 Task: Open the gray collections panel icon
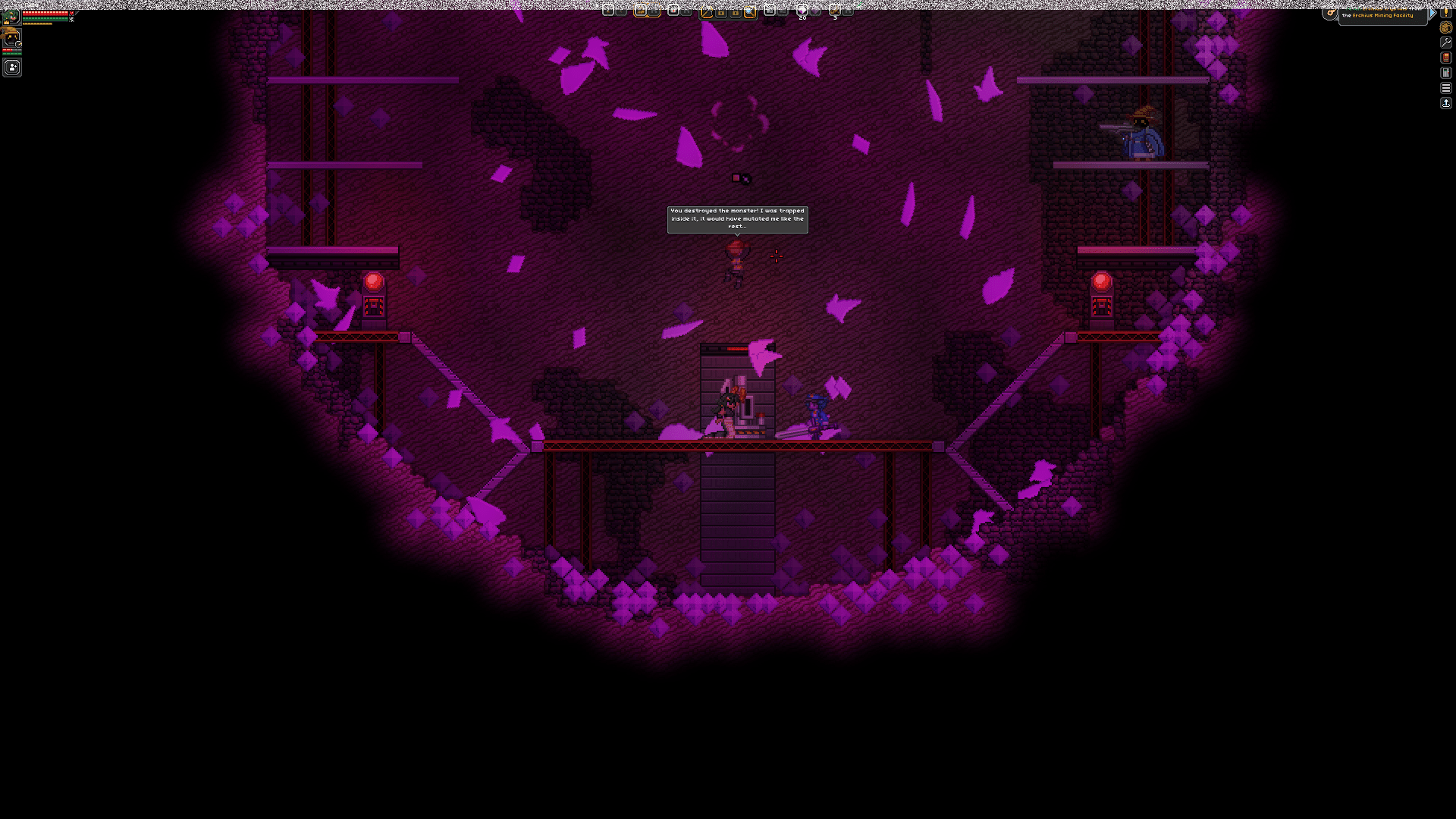[x=1445, y=73]
